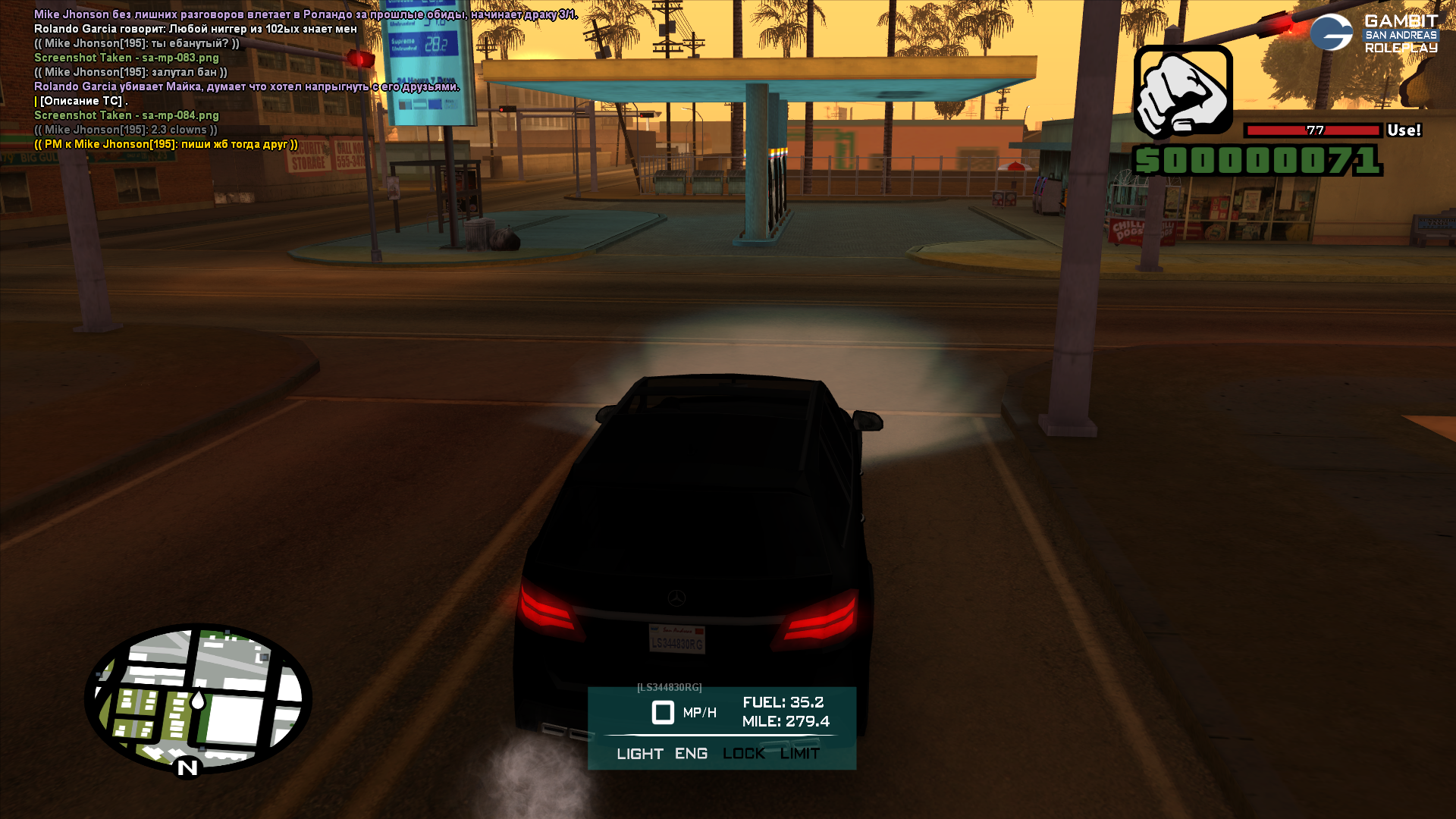Click the north marker on the minimap
Screen dimensions: 1456x819
point(187,768)
